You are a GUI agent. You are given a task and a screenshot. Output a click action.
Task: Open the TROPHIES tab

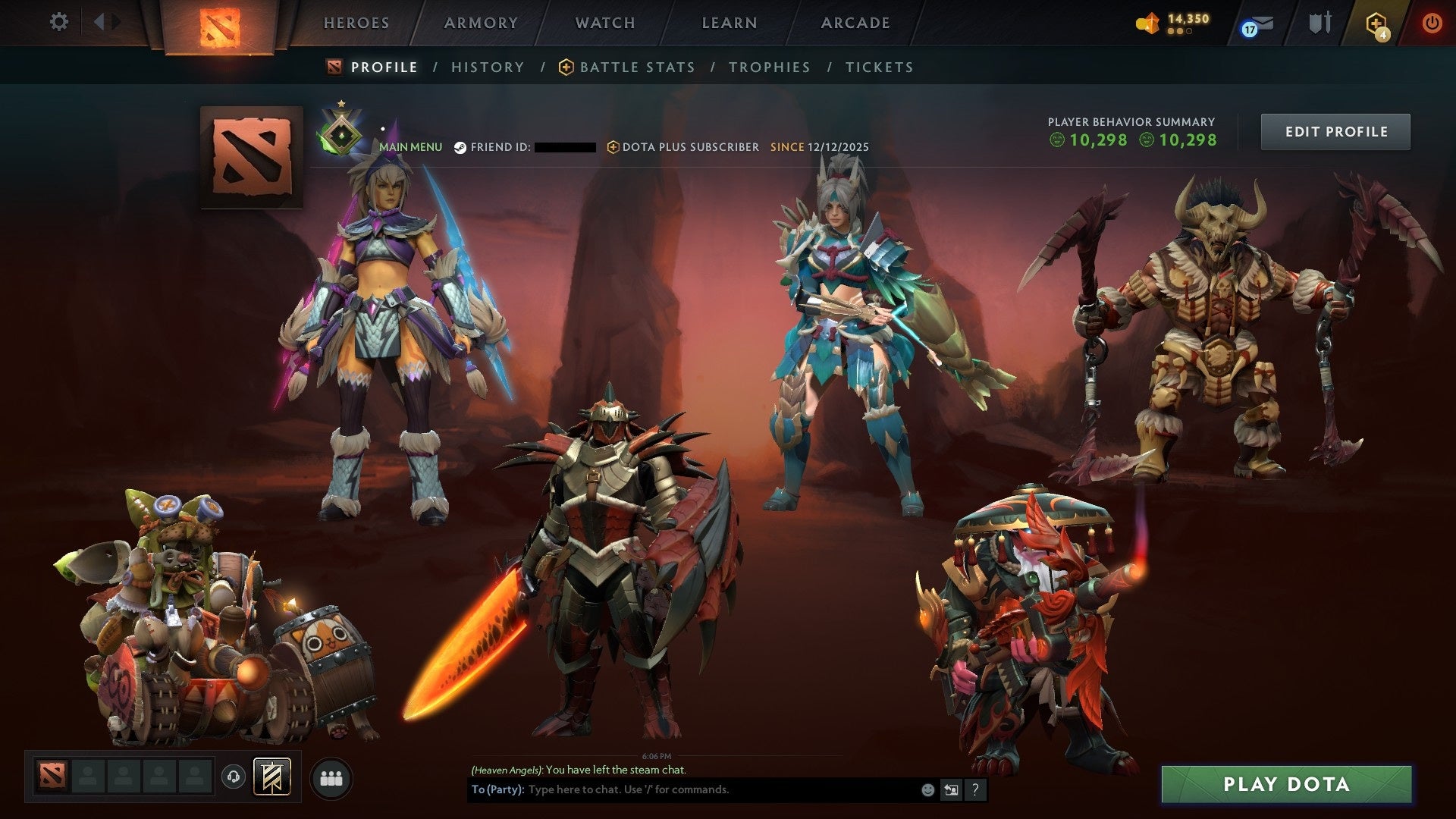[769, 67]
